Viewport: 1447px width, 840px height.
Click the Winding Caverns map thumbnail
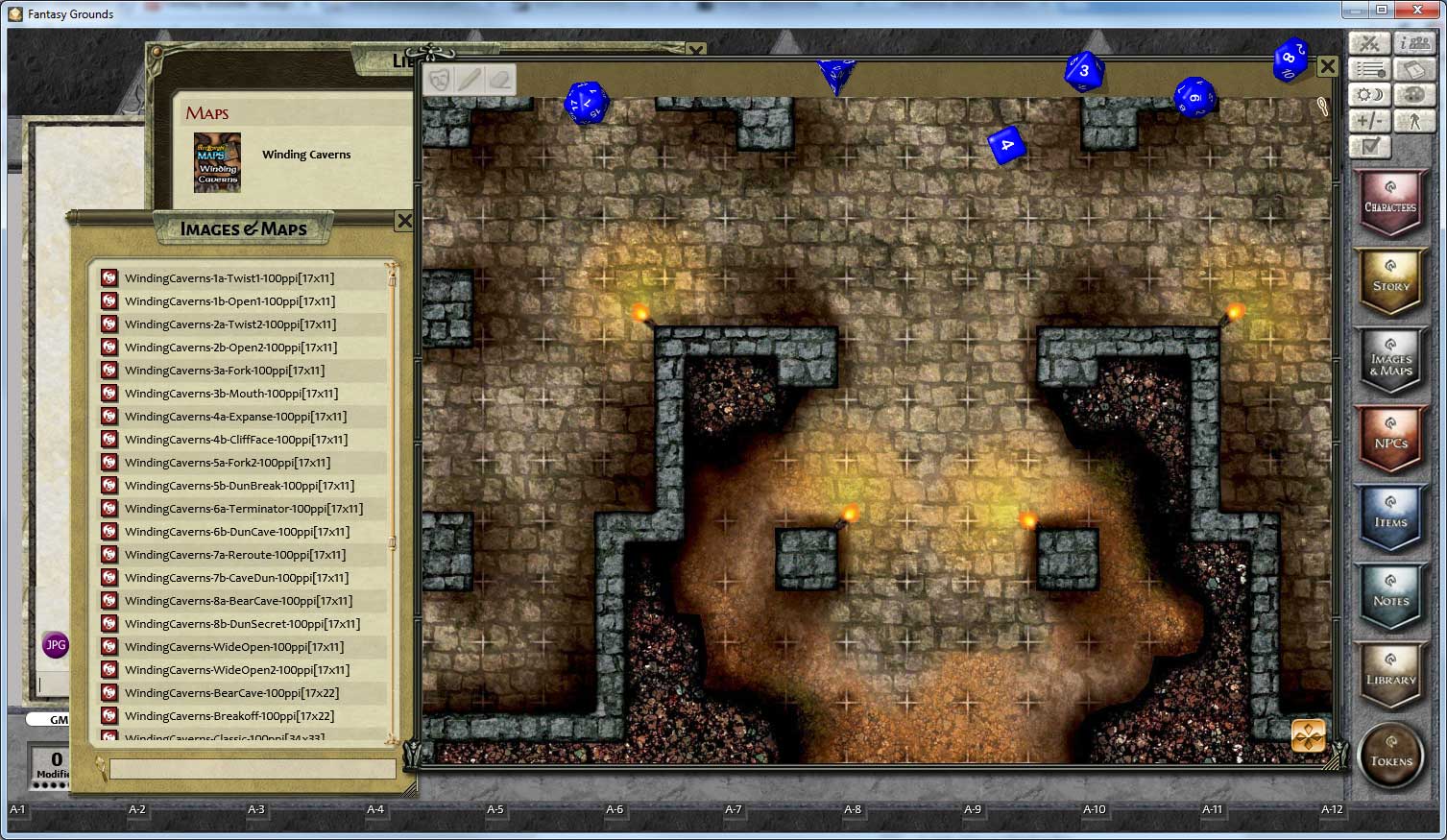pos(217,163)
